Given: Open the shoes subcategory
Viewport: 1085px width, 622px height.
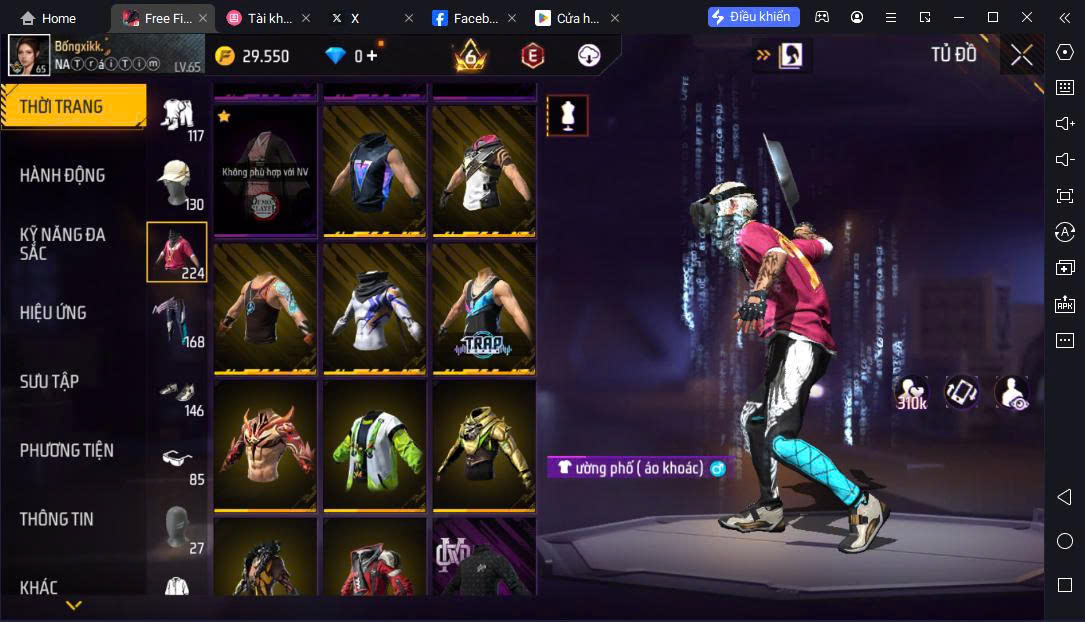Looking at the screenshot, I should coord(177,390).
